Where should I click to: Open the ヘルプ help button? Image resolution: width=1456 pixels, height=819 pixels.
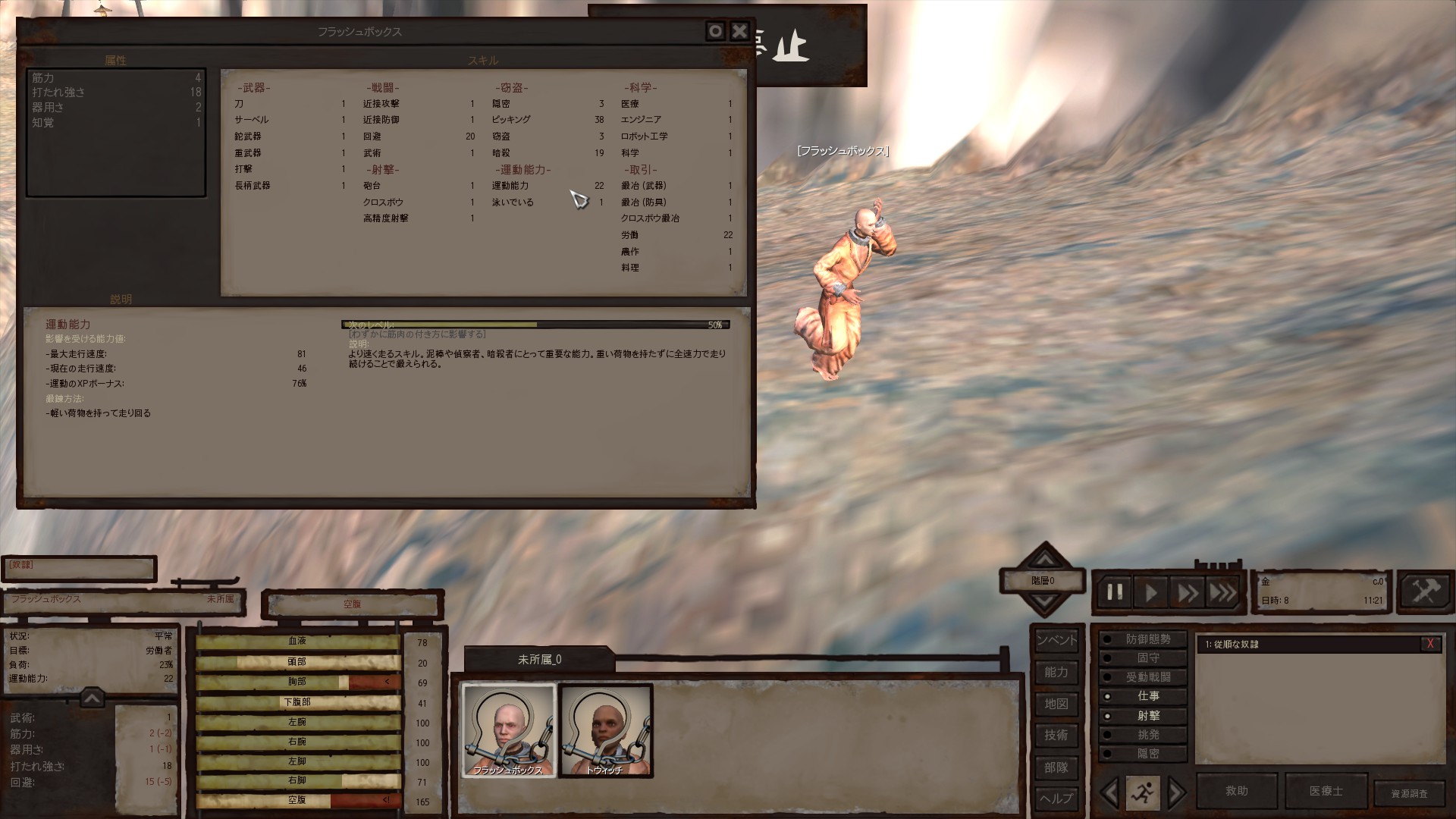tap(1056, 798)
